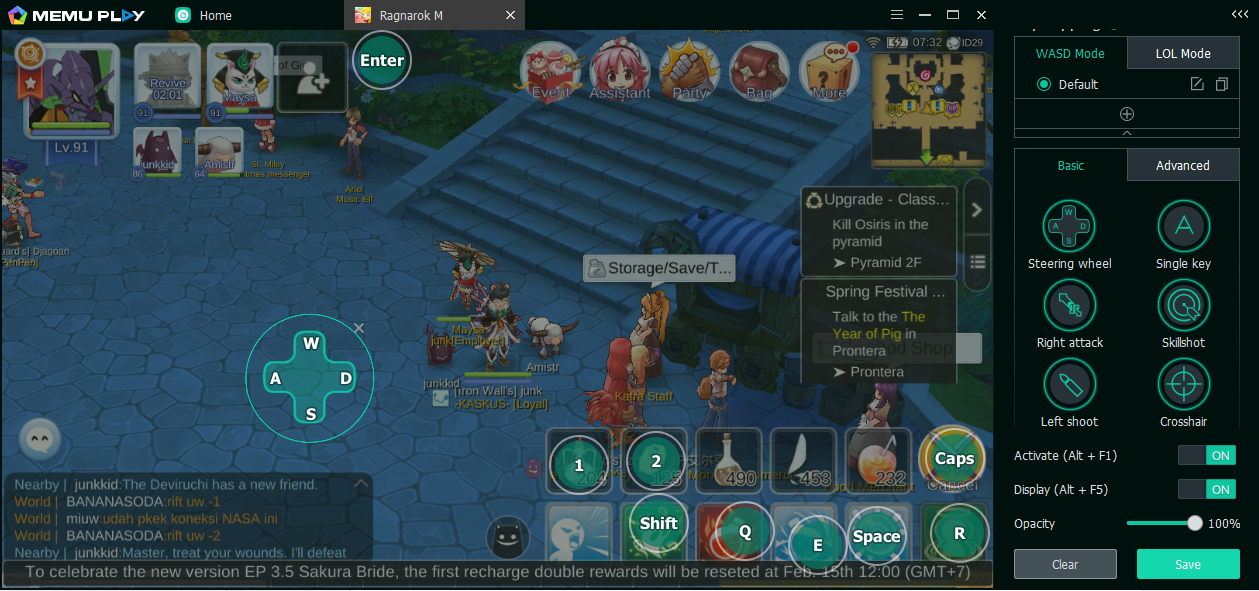1259x591 pixels.
Task: Select the Spring Festival quest entry
Action: 879,331
